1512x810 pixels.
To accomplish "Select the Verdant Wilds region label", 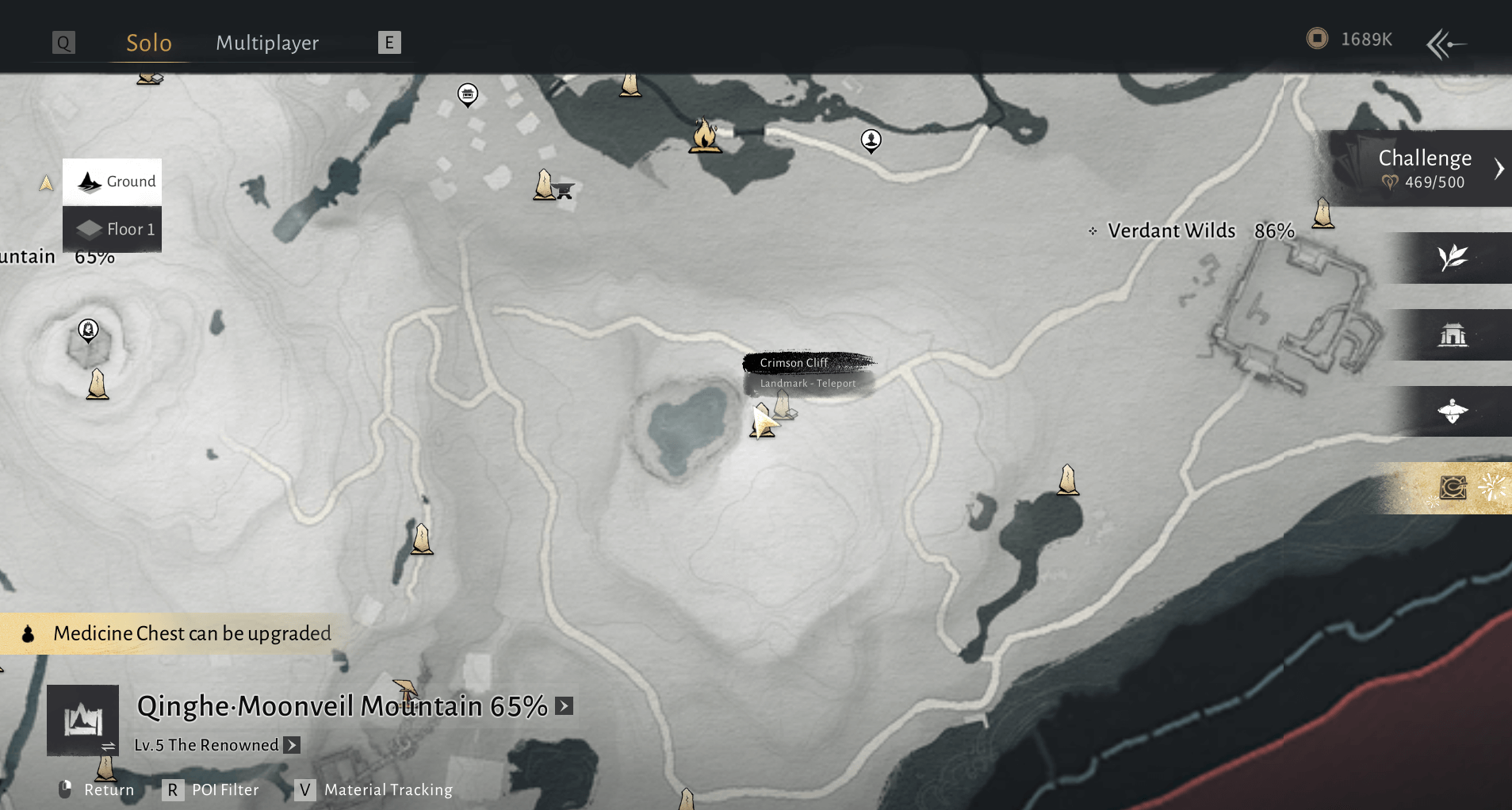I will pos(1171,231).
